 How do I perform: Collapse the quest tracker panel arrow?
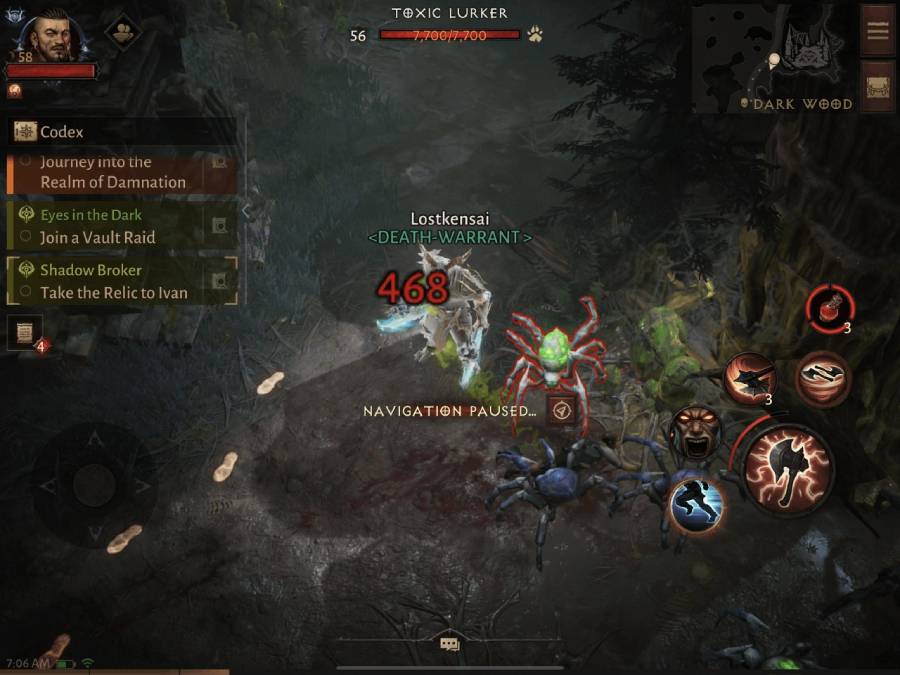point(247,210)
